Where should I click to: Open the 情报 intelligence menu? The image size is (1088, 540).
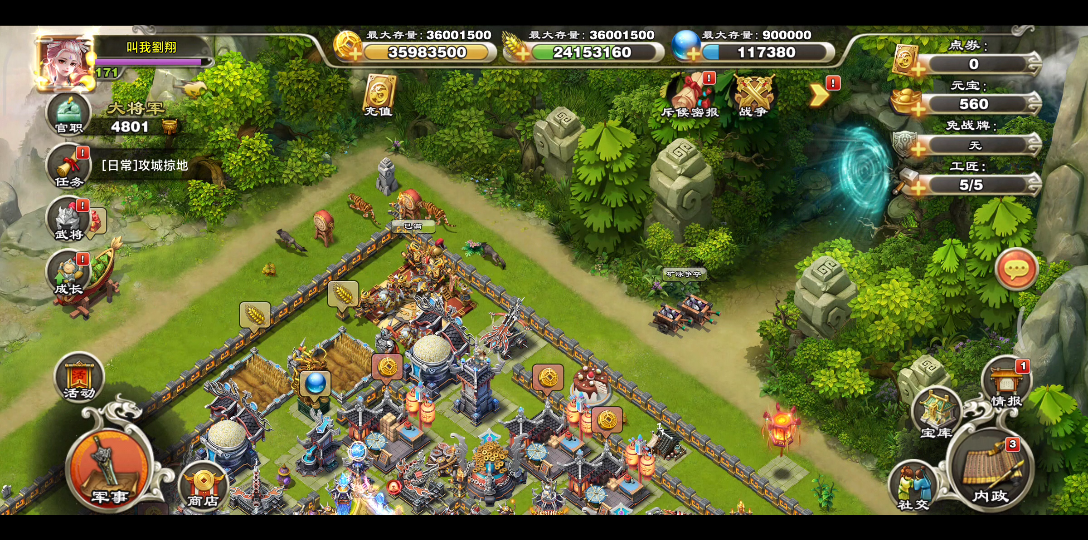1005,382
